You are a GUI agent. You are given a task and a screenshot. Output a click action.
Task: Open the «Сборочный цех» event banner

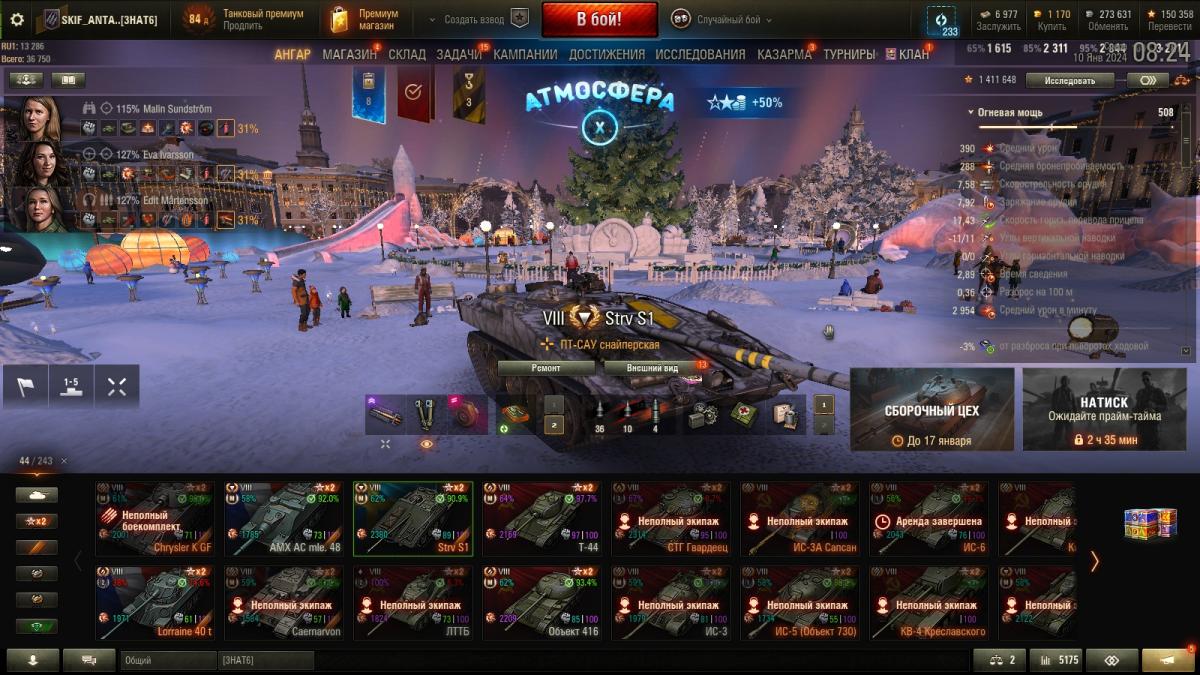coord(932,409)
